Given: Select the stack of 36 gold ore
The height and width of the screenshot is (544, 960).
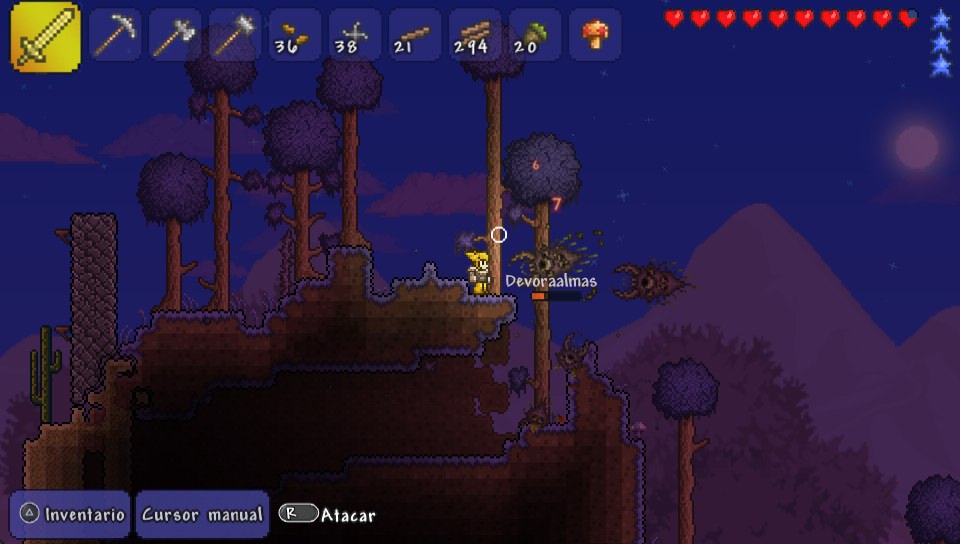Looking at the screenshot, I should coord(295,35).
